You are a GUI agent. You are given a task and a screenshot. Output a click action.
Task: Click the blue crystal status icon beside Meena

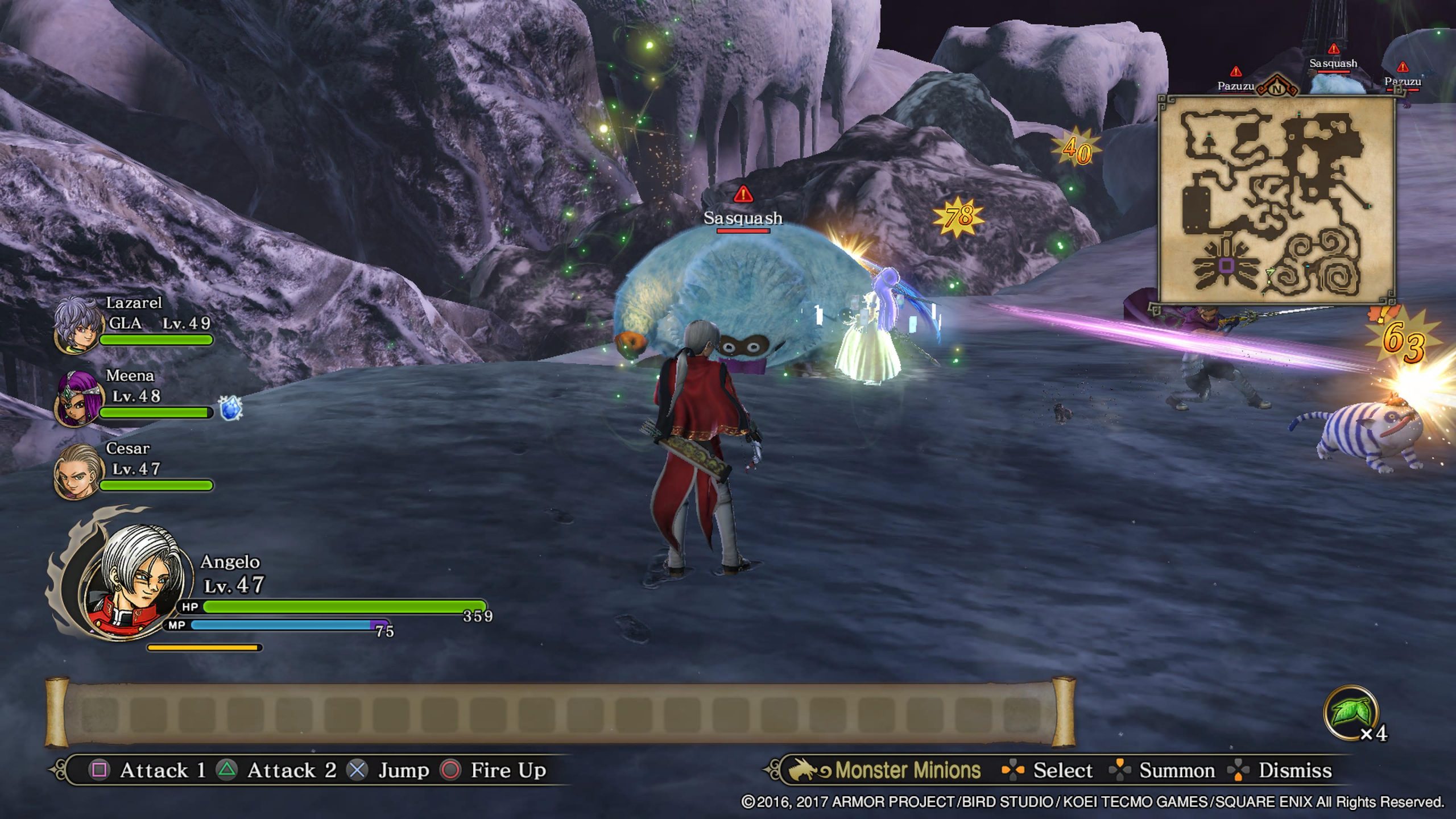(230, 408)
